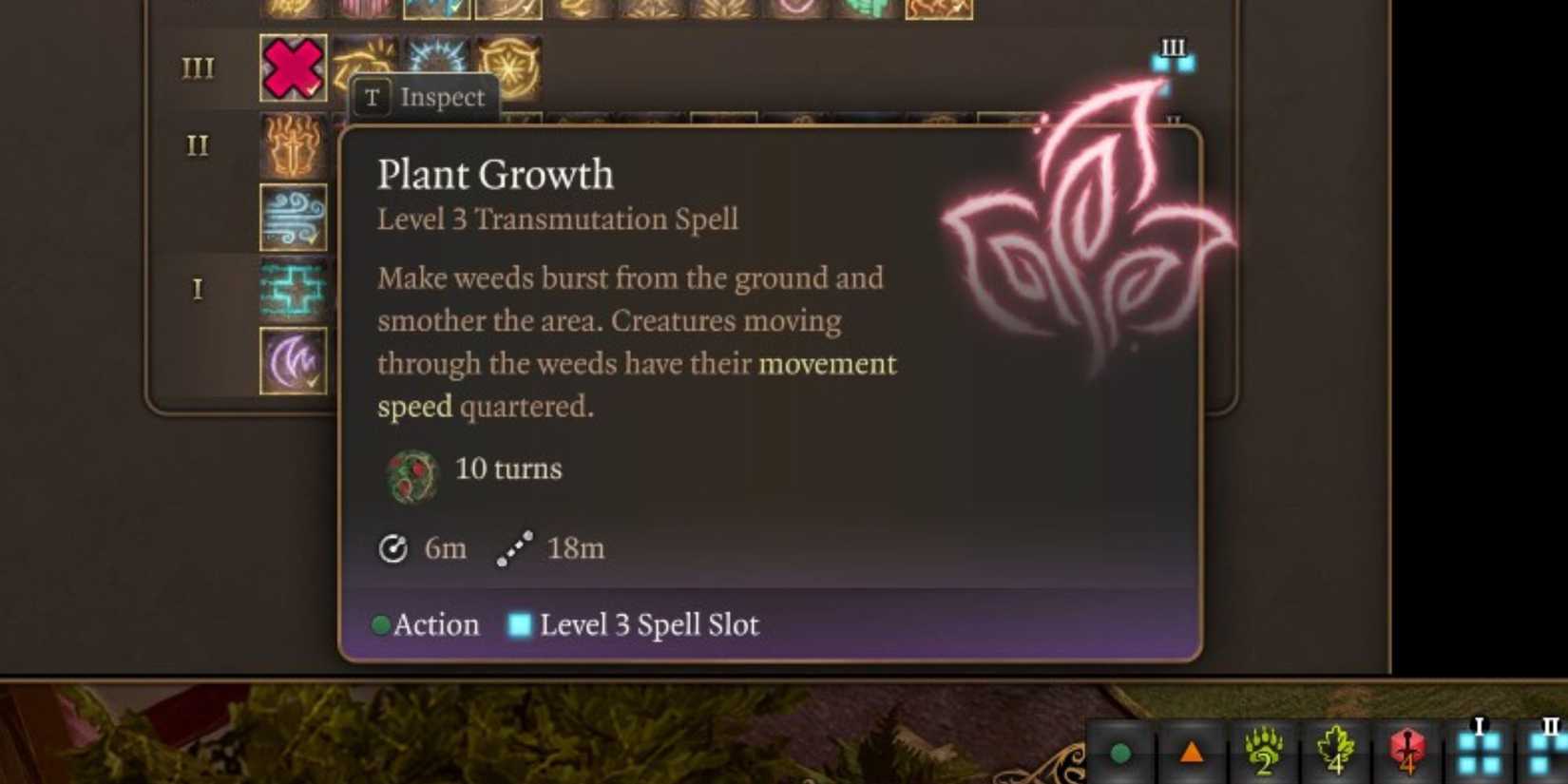The width and height of the screenshot is (1568, 784).
Task: Select the flaming sword spell in row II
Action: [x=293, y=145]
